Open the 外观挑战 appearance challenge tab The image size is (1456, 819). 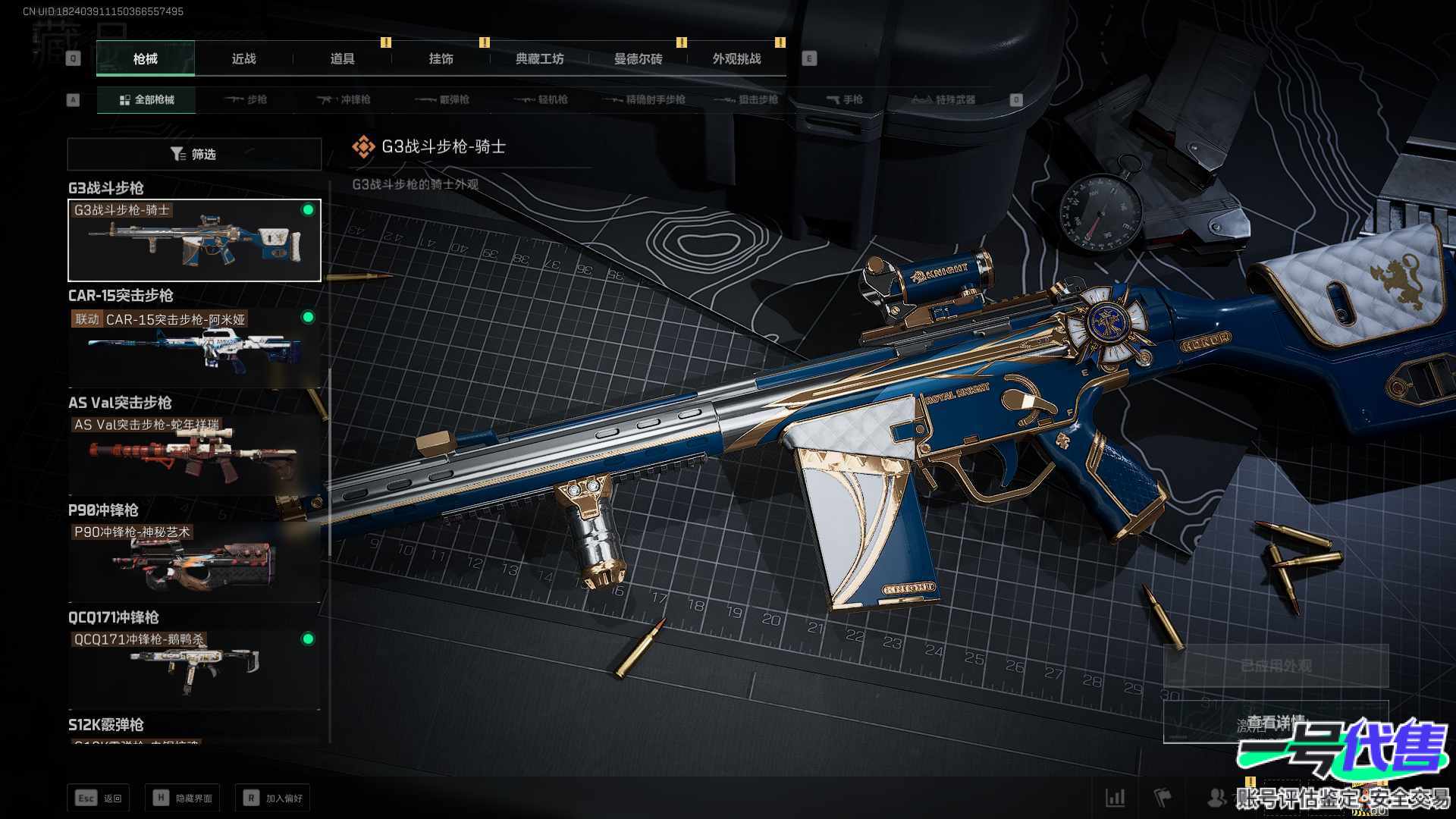point(736,58)
